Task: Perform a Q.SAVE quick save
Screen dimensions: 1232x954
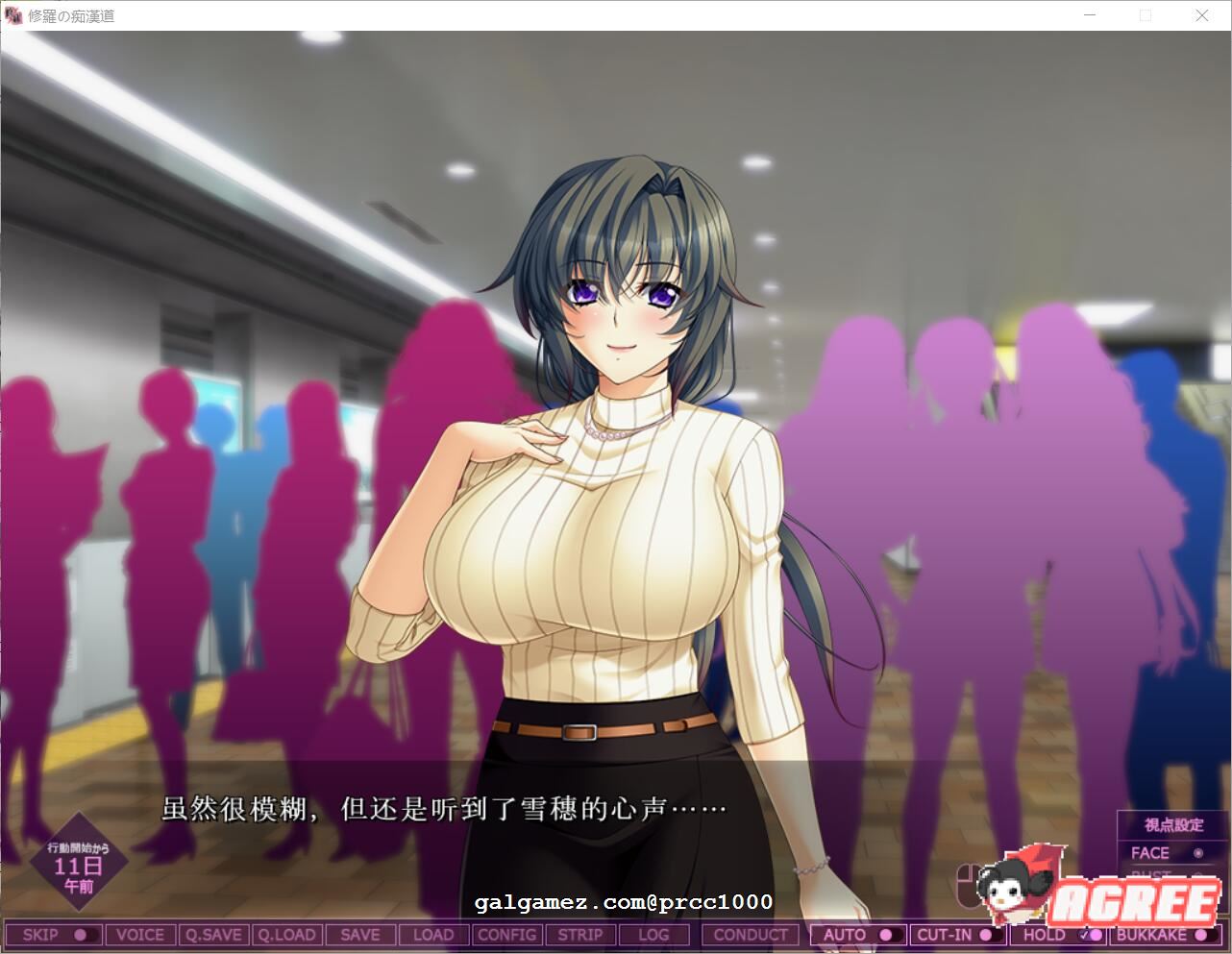Action: click(x=213, y=934)
